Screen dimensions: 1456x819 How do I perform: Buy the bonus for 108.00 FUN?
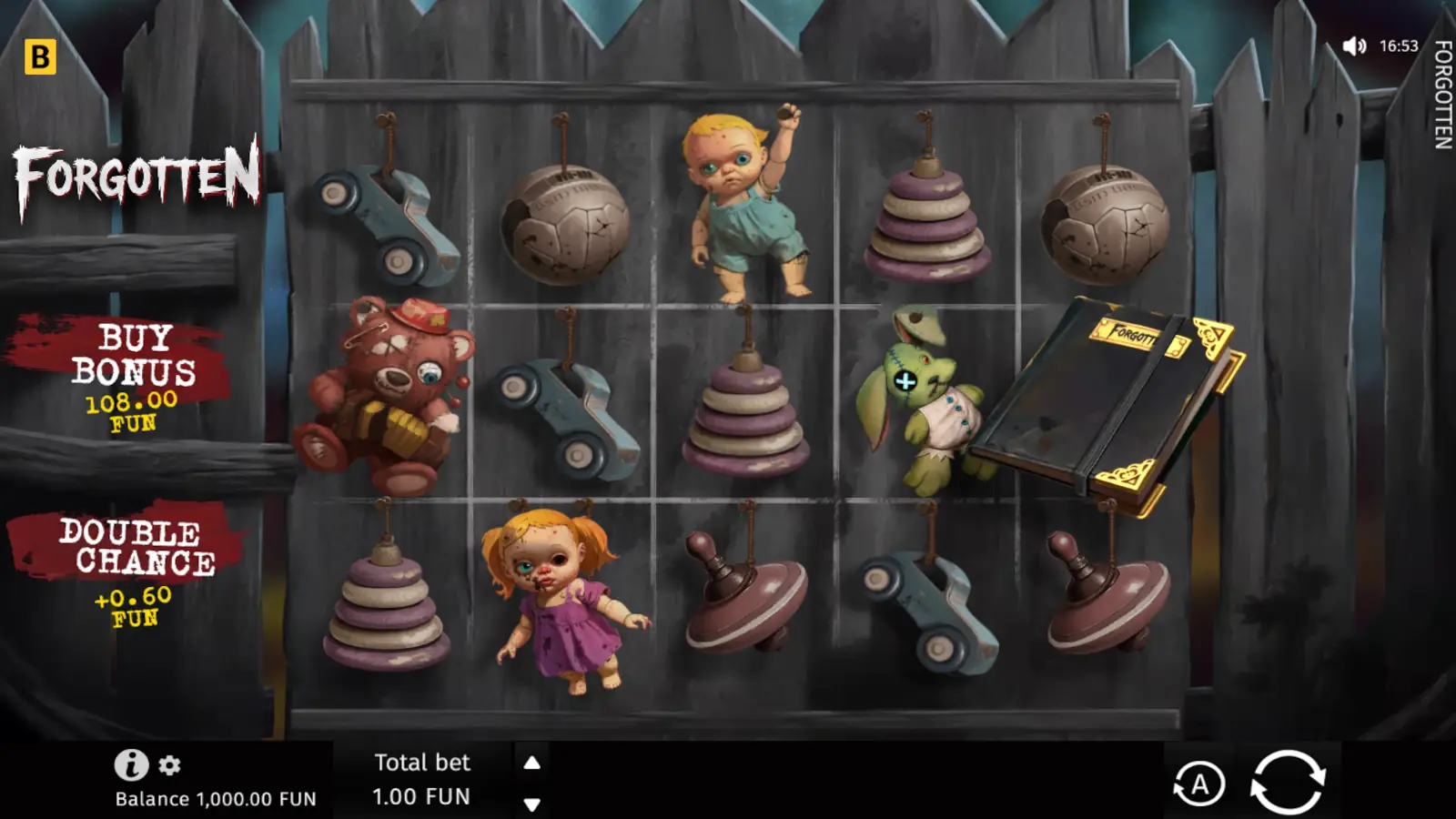pyautogui.click(x=136, y=373)
